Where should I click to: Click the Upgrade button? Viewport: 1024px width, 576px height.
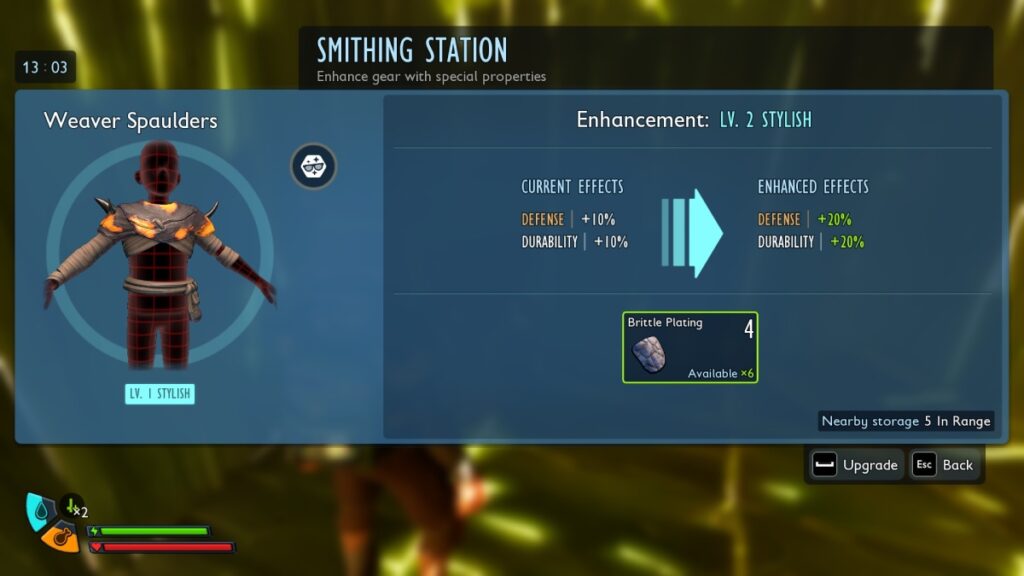click(856, 465)
